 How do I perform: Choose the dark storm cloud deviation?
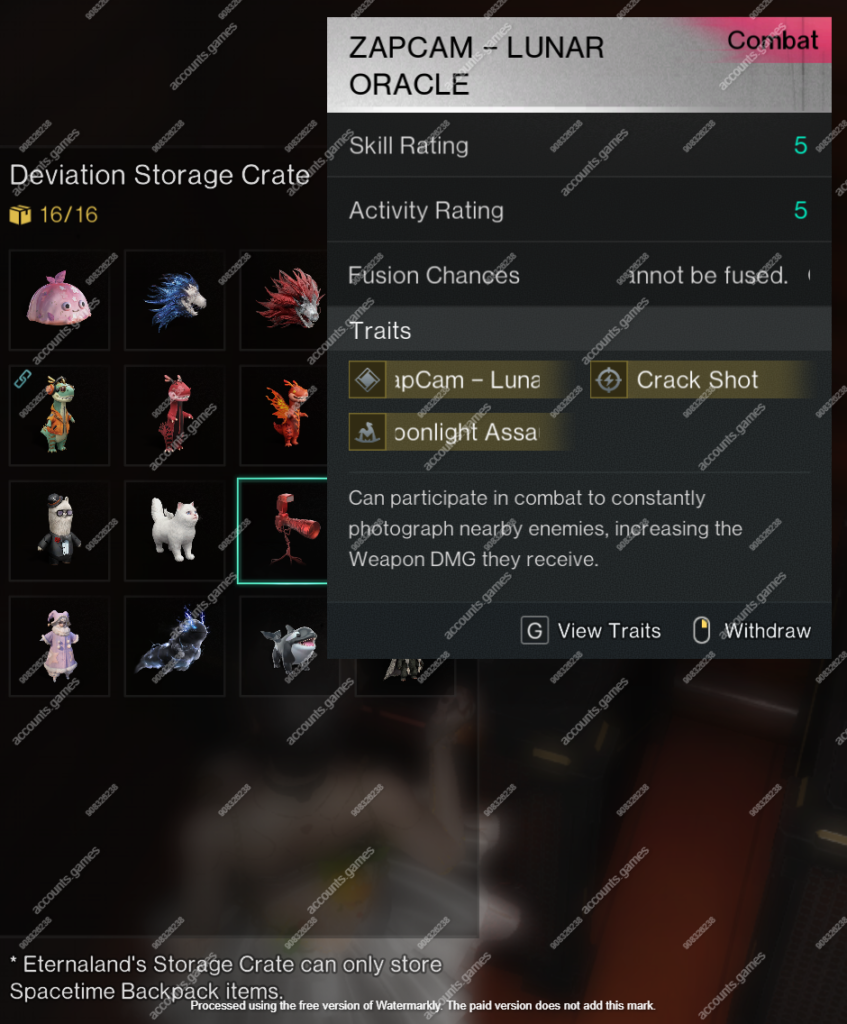[175, 646]
